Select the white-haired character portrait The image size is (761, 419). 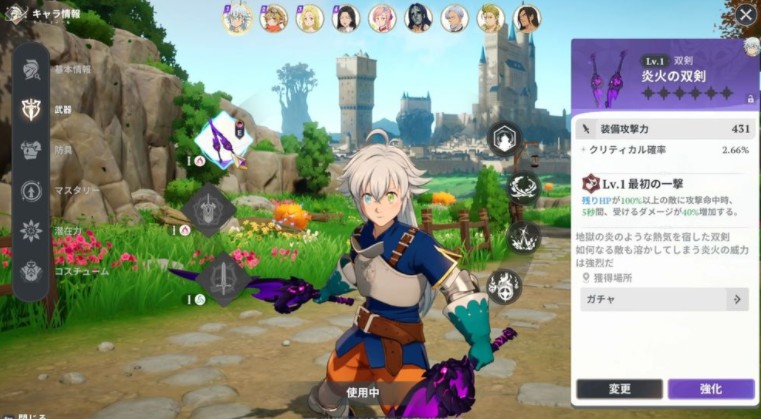point(237,18)
